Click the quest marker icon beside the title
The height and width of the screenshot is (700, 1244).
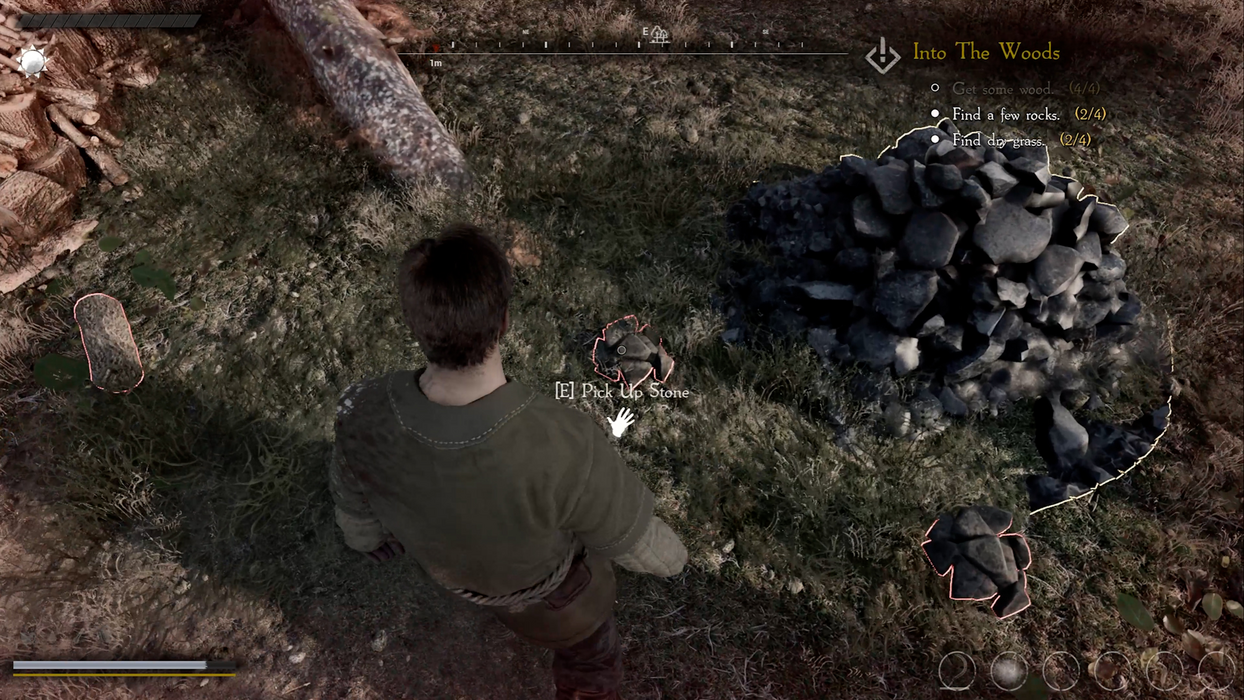[882, 56]
